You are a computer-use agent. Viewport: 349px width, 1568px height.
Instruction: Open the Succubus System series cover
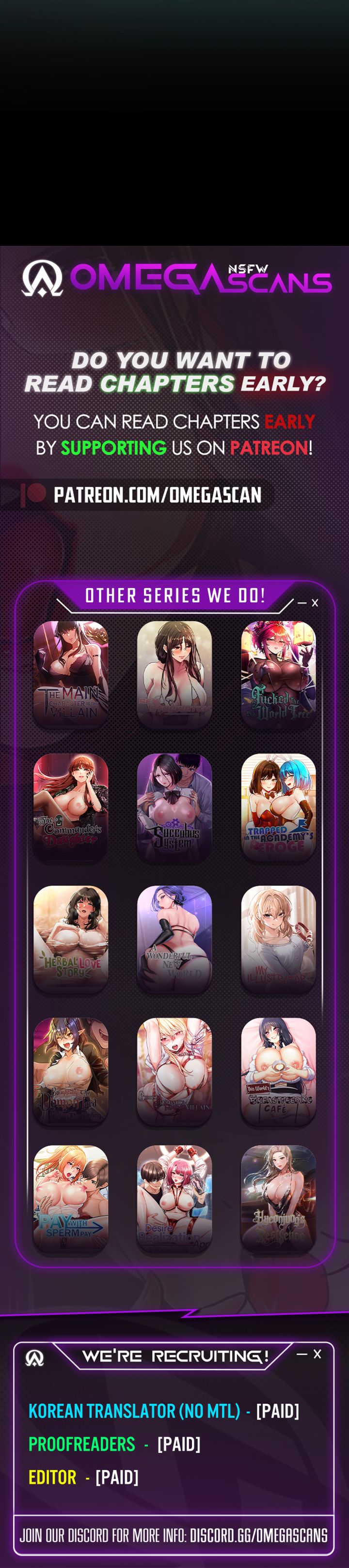(x=174, y=807)
